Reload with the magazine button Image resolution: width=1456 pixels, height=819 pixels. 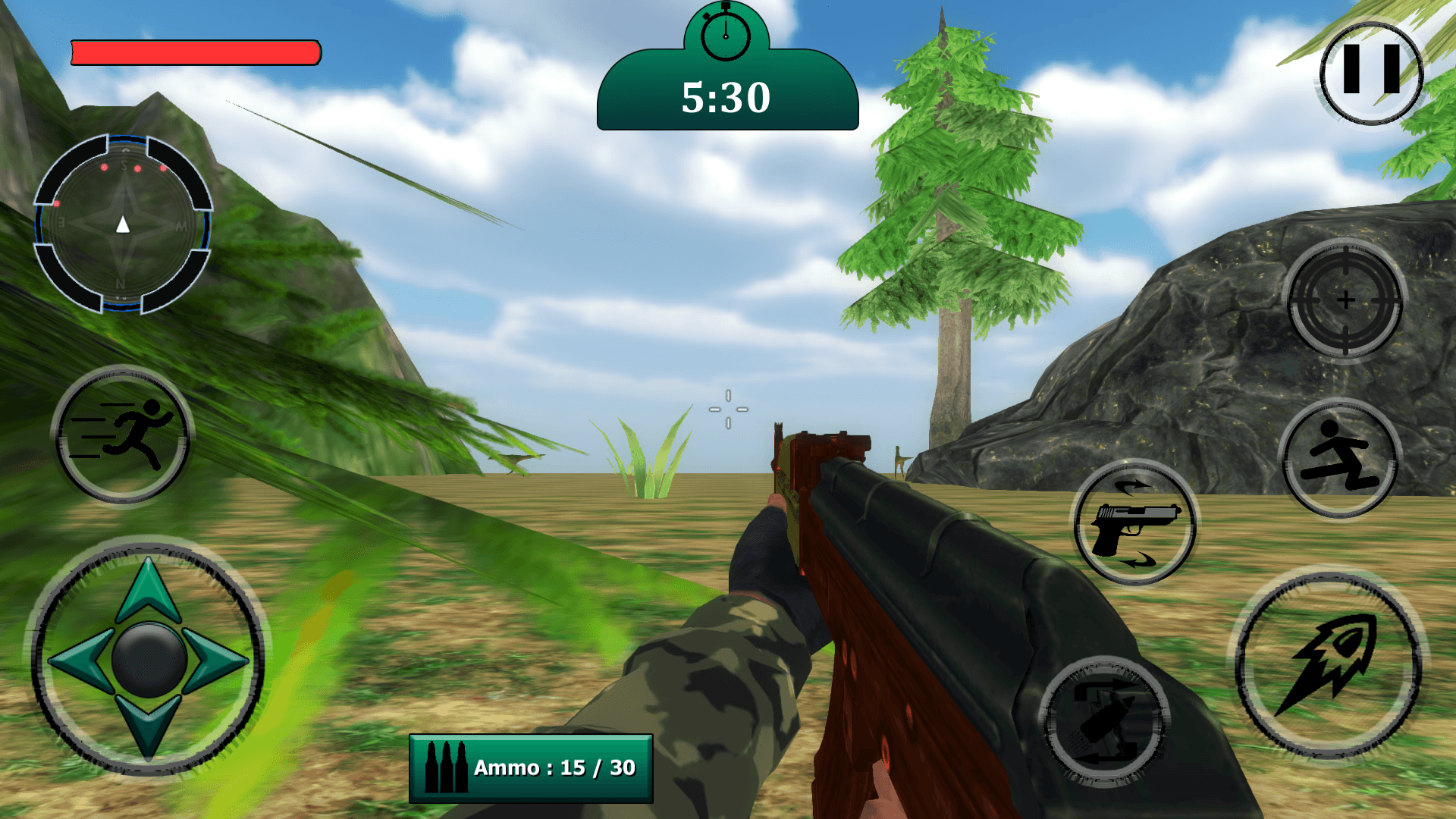pos(1104,720)
